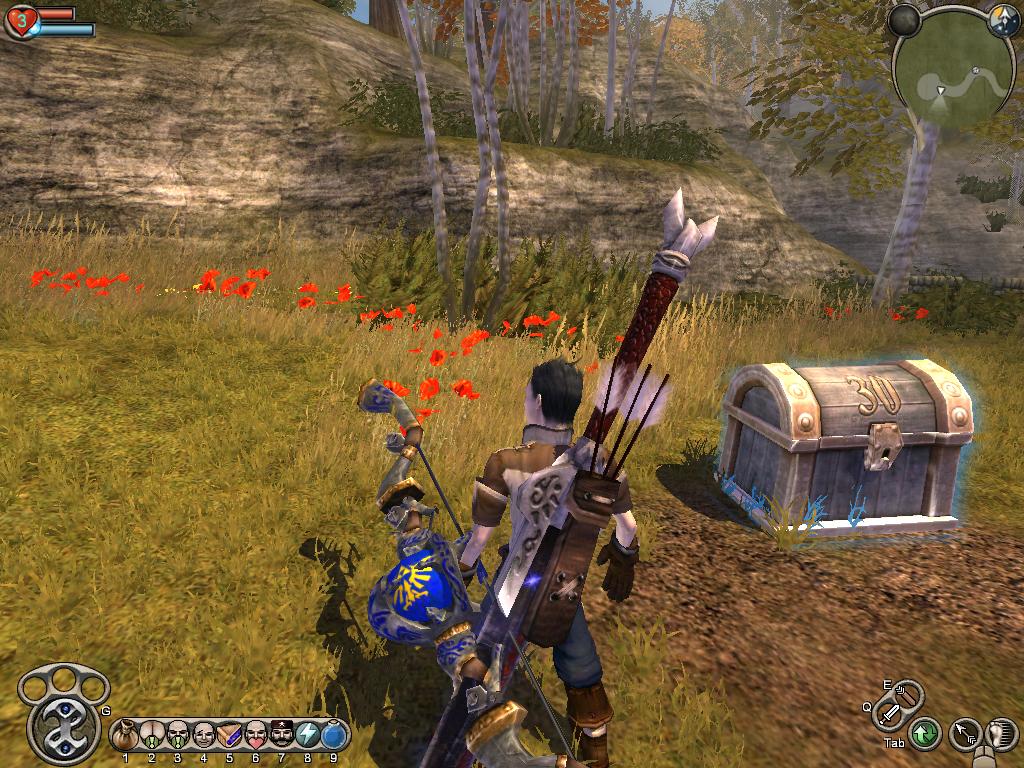Cast the lightning bolt spell in slot 8
The image size is (1024, 768).
pos(307,735)
